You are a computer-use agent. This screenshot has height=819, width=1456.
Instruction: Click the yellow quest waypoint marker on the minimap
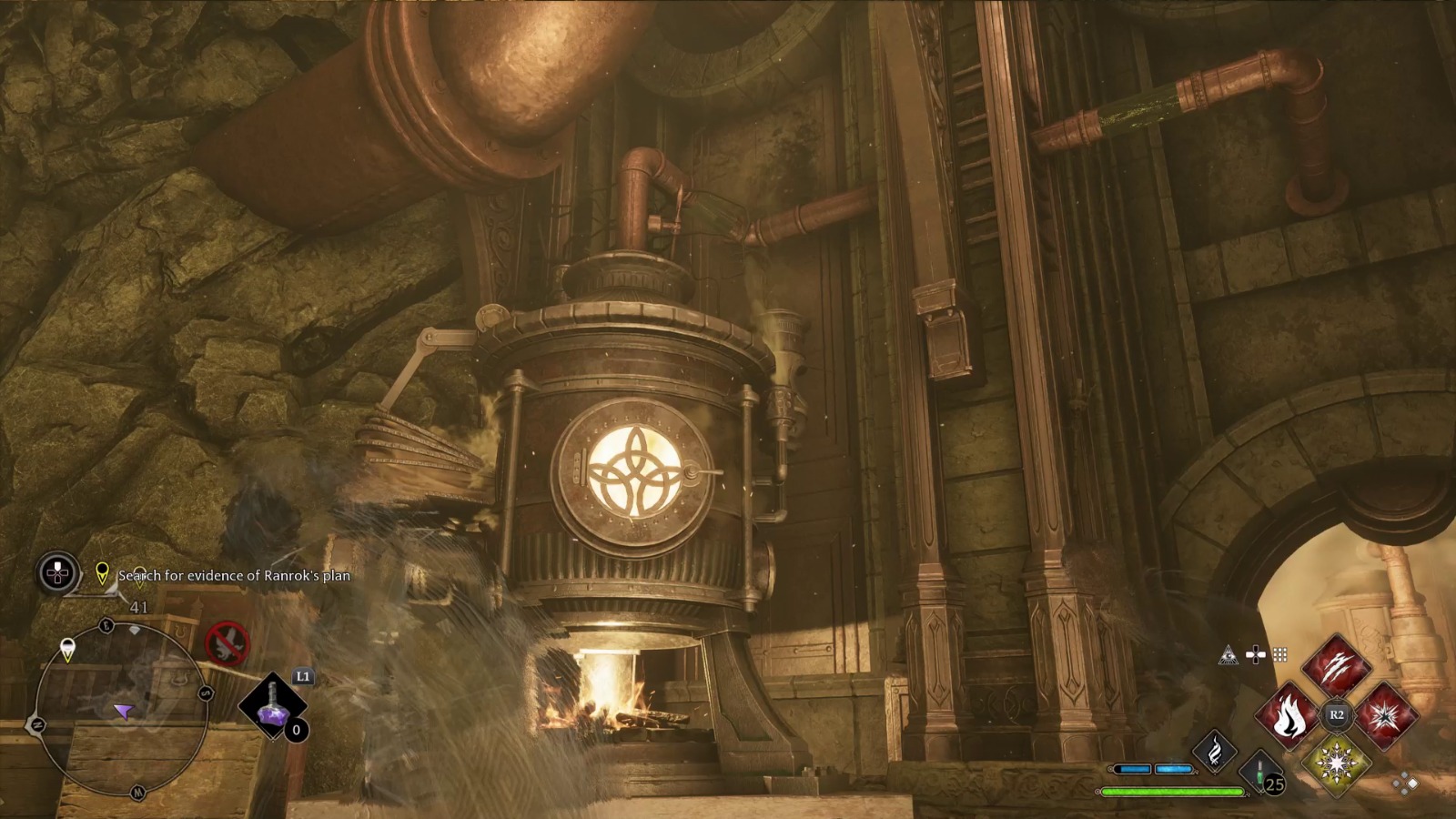[67, 650]
